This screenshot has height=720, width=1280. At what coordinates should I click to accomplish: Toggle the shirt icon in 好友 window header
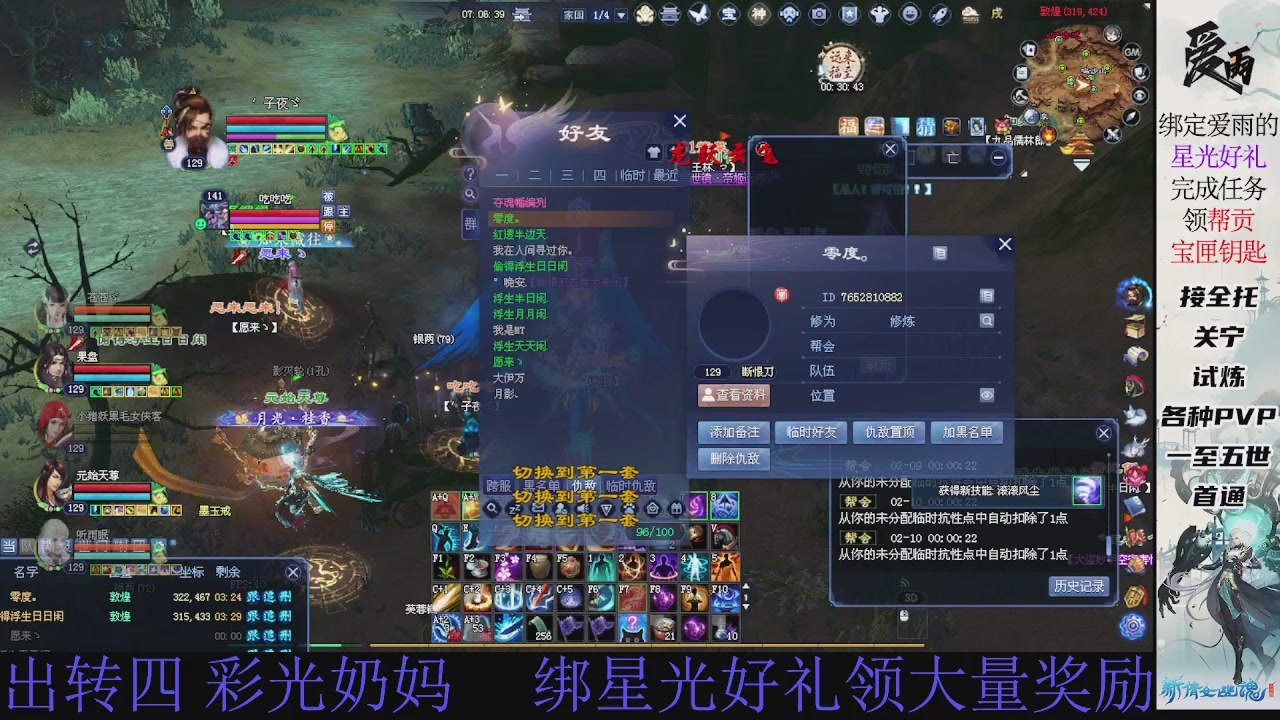[656, 152]
